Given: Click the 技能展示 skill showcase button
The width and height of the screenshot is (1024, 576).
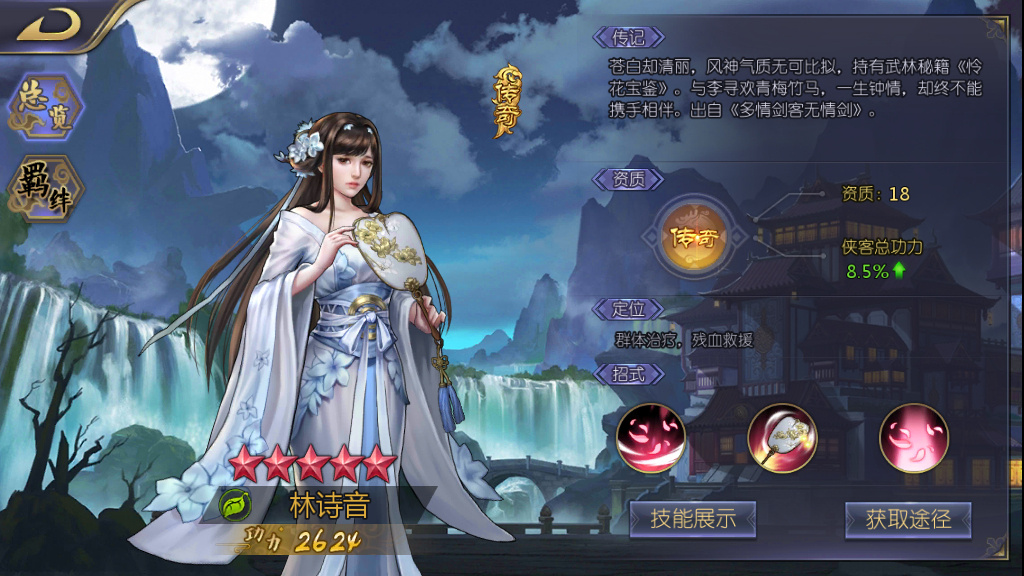Looking at the screenshot, I should click(x=692, y=519).
